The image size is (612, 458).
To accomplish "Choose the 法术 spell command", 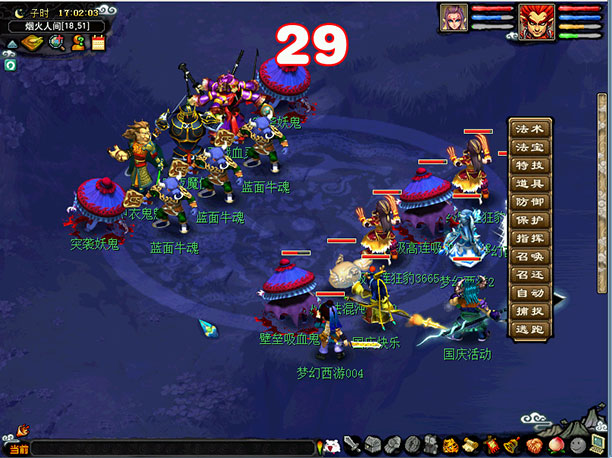I will (x=530, y=129).
